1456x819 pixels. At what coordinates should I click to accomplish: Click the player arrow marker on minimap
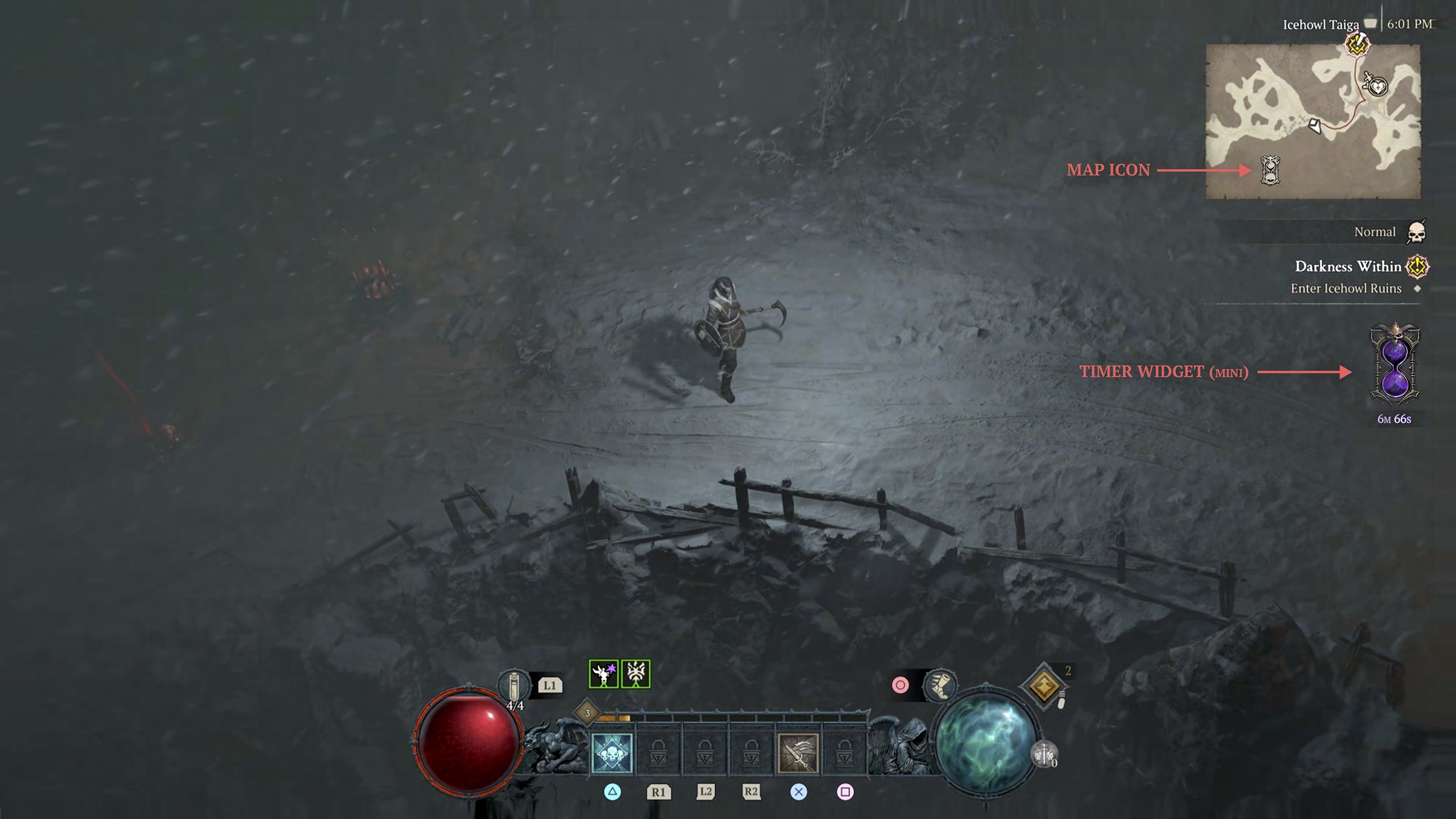pos(1315,125)
